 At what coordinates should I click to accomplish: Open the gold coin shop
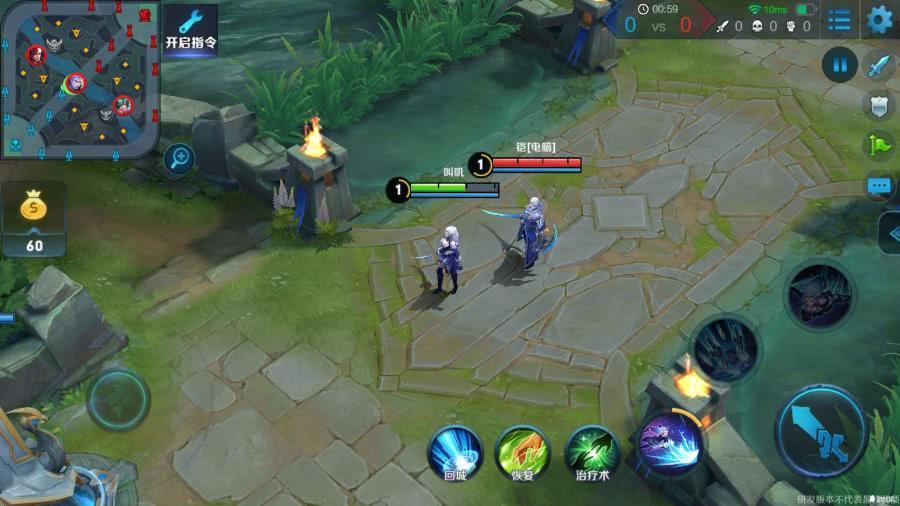coord(35,220)
